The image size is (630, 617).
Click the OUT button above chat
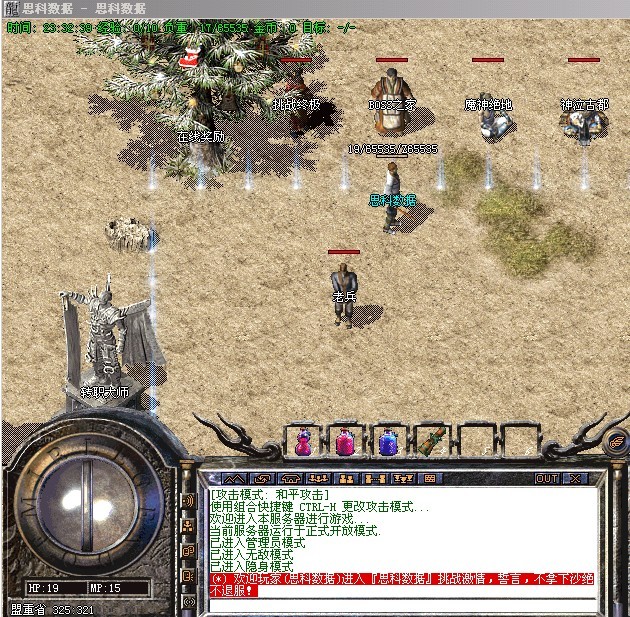coord(547,479)
